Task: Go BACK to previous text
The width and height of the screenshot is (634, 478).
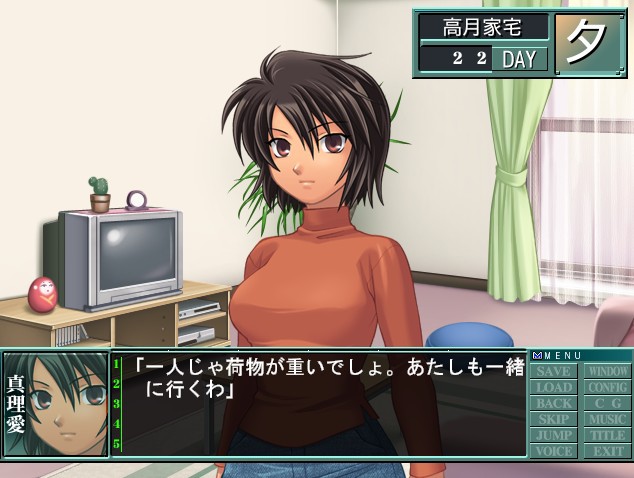Action: tap(554, 404)
